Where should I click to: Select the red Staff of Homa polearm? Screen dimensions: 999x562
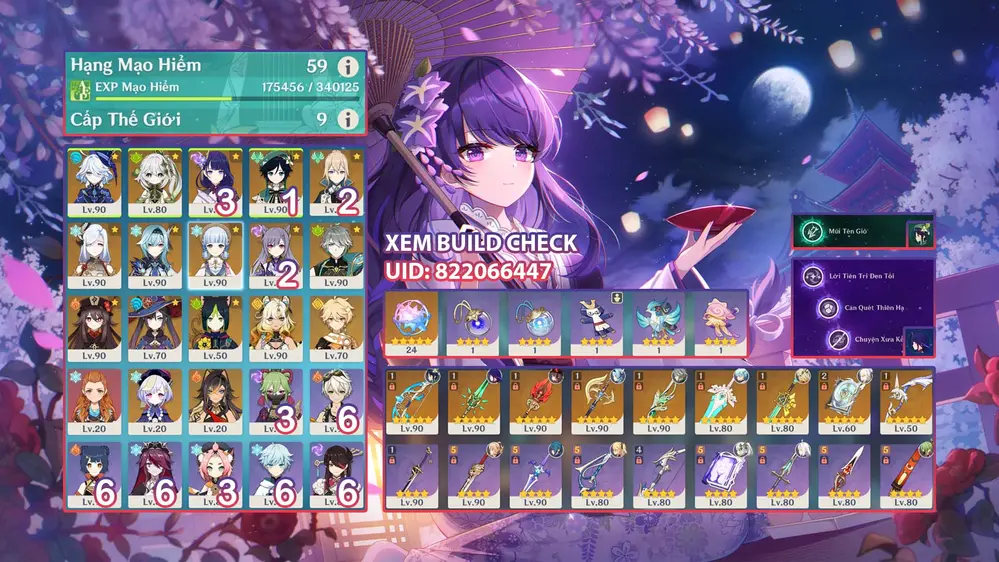pyautogui.click(x=535, y=405)
